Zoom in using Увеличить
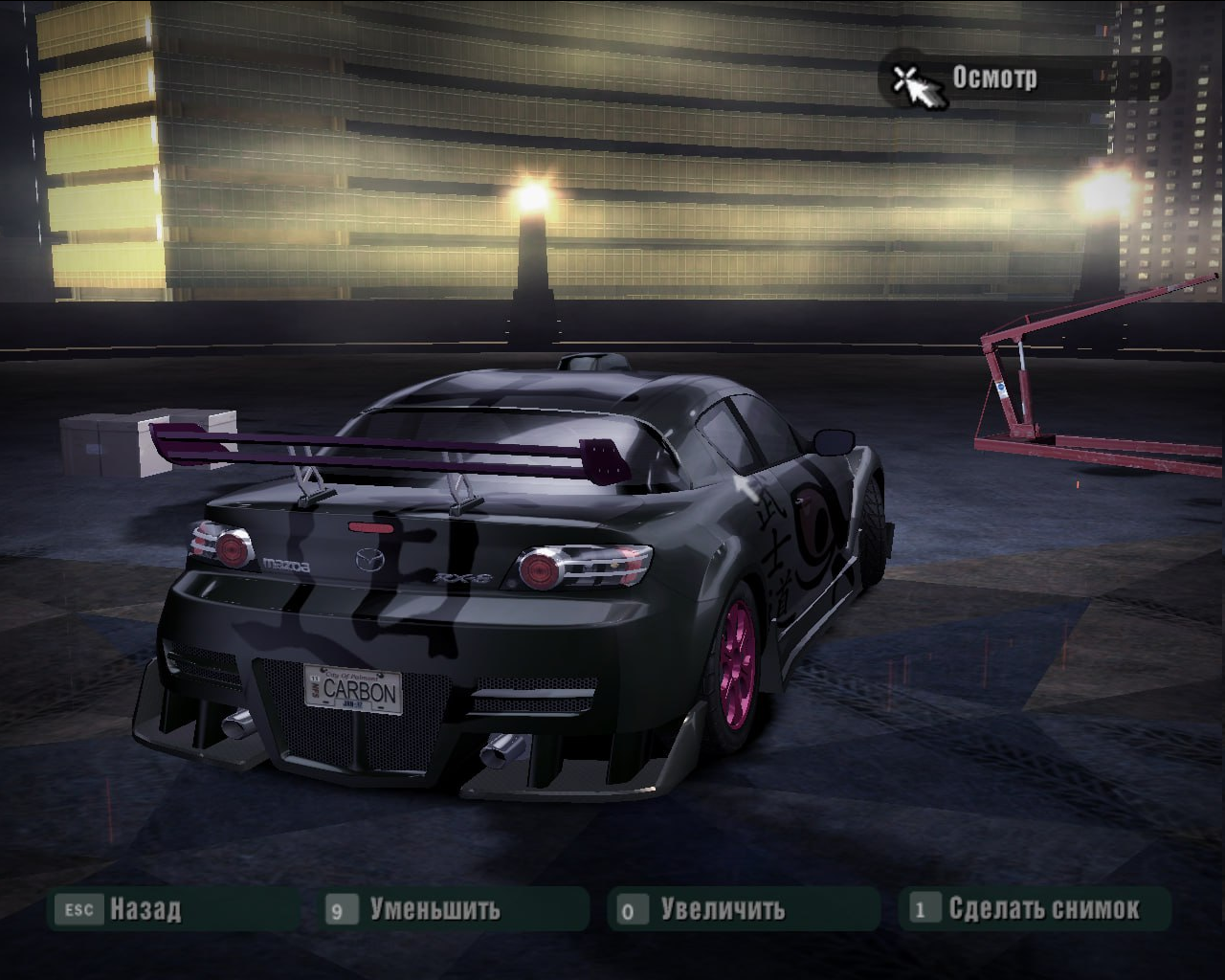1225x980 pixels. coord(722,908)
